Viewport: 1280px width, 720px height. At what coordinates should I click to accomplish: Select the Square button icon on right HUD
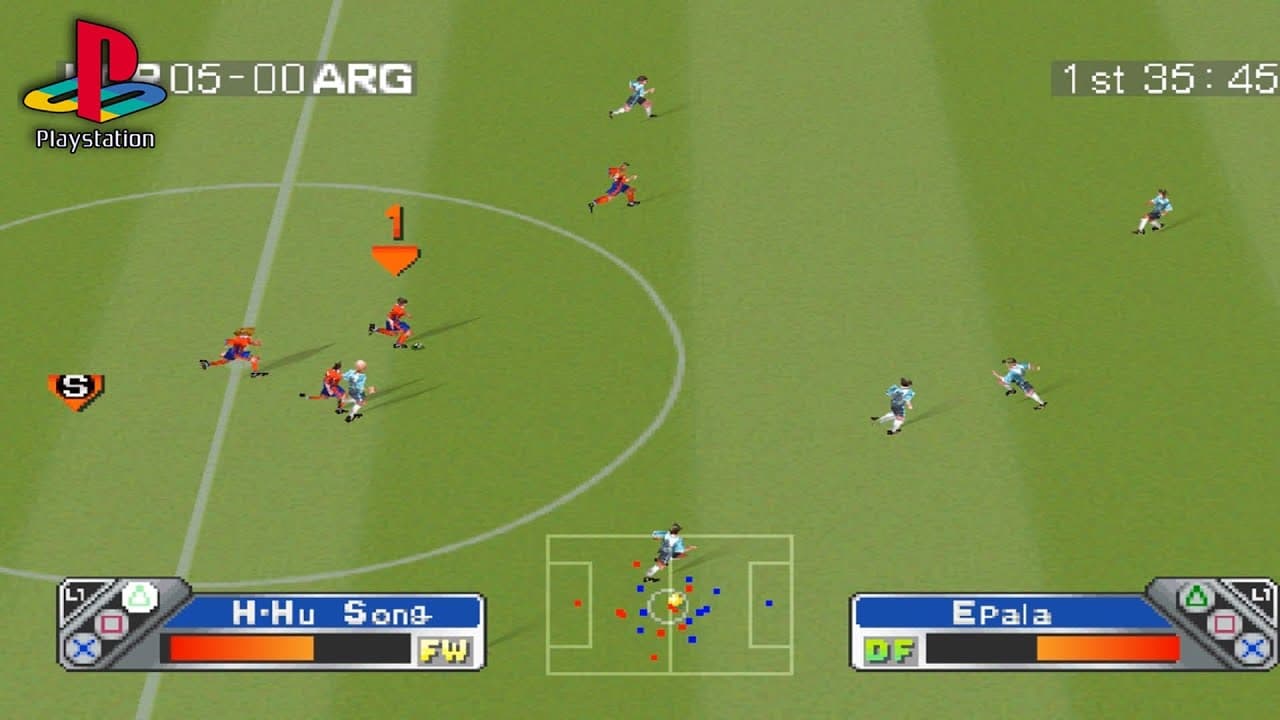1226,622
